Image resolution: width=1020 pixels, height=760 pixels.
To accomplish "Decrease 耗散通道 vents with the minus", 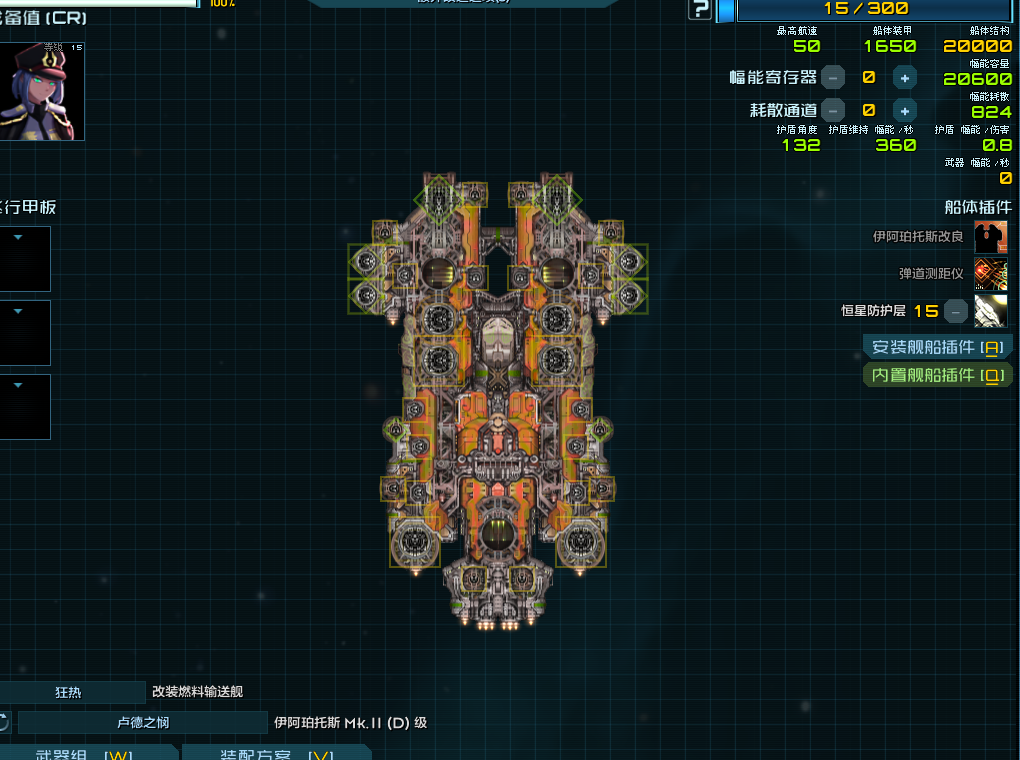I will [832, 110].
